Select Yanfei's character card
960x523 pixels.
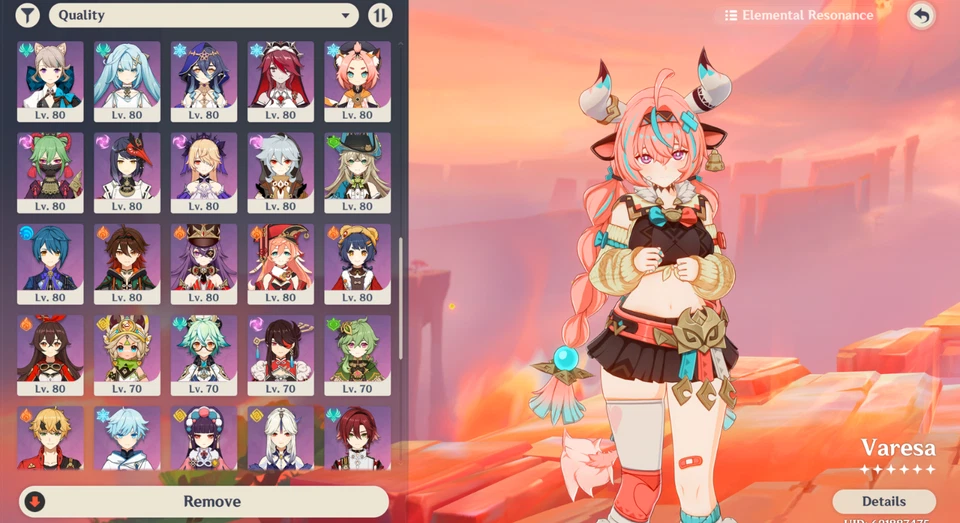click(280, 262)
